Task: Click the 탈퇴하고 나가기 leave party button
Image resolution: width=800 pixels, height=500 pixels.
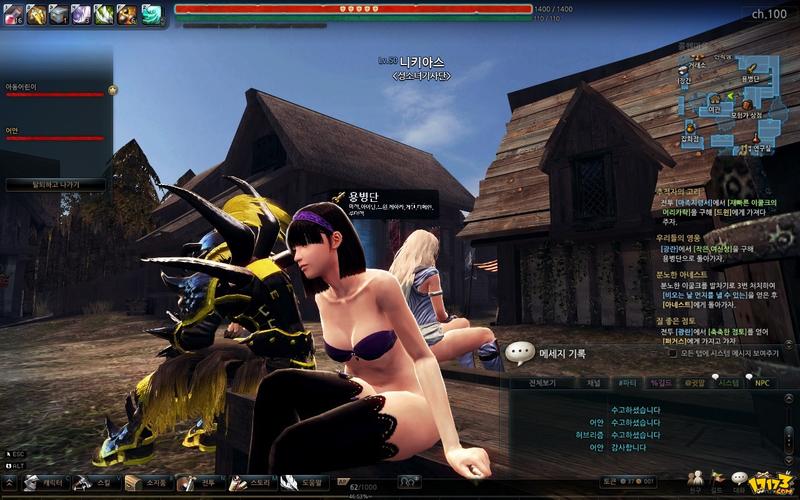Action: pyautogui.click(x=56, y=185)
